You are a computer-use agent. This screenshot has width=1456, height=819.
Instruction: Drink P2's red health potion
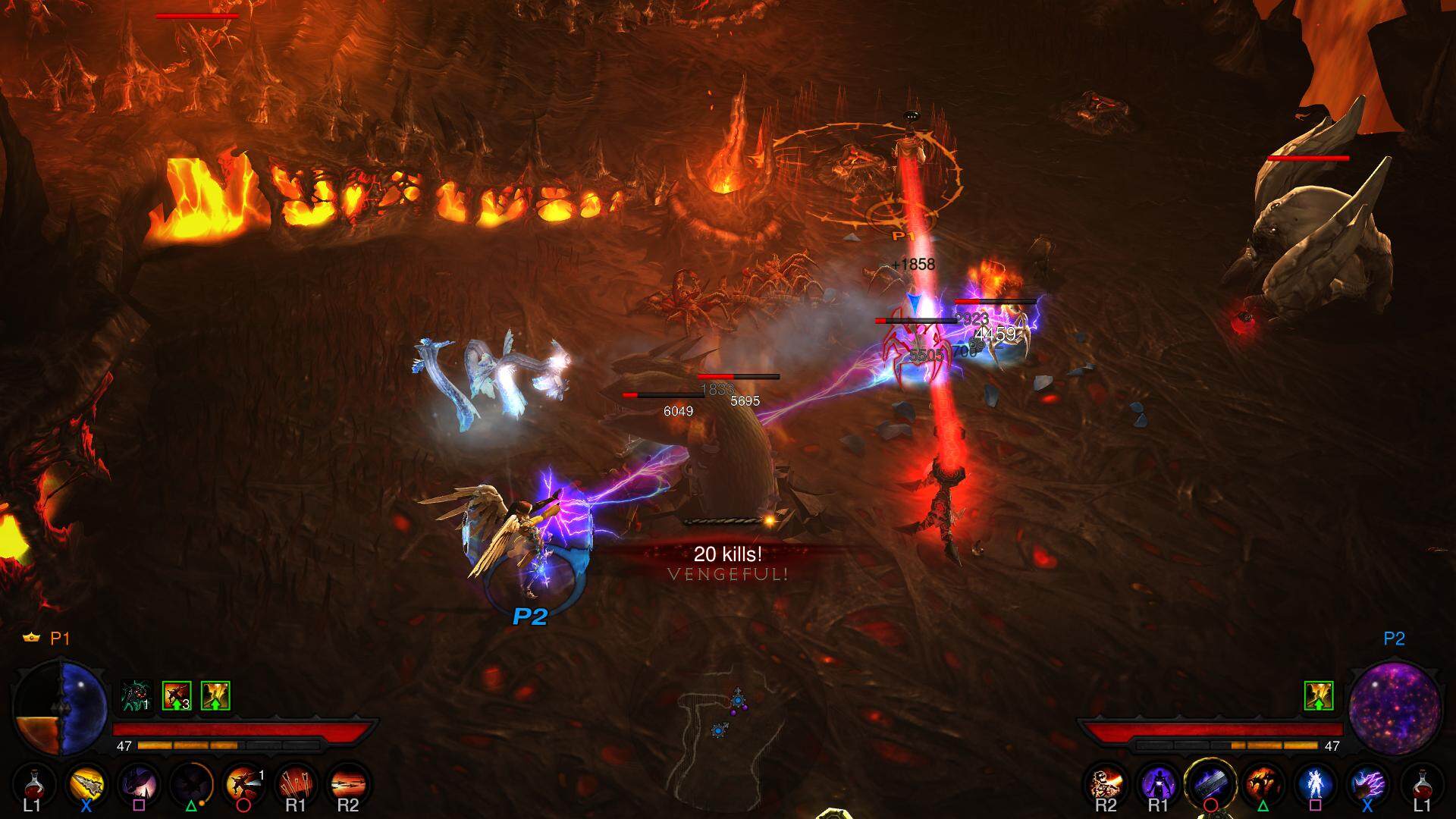(1422, 785)
